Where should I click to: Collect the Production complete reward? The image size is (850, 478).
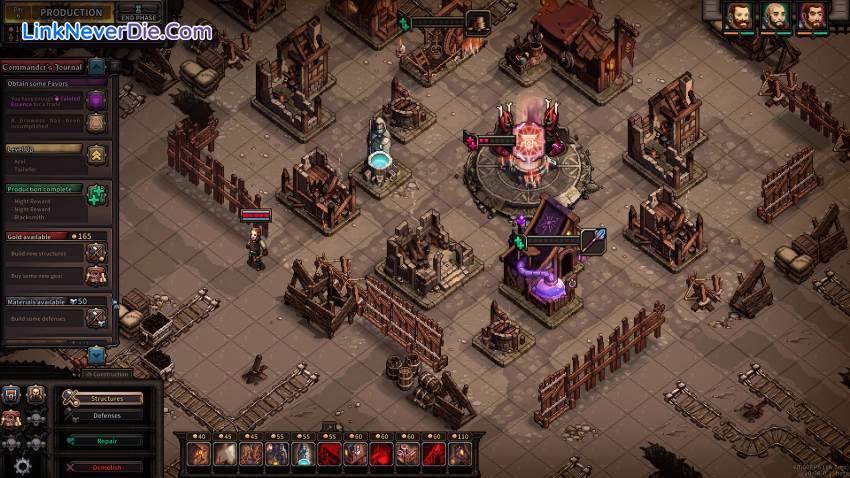click(96, 195)
